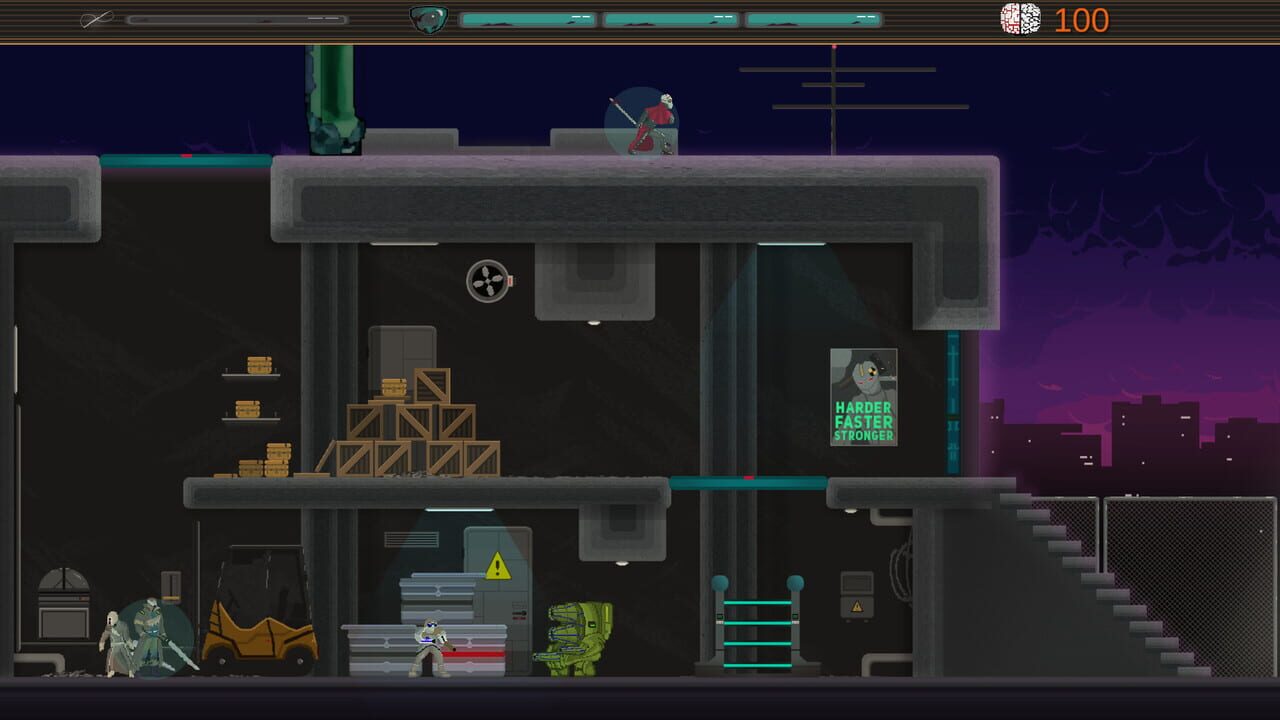The height and width of the screenshot is (720, 1280).
Task: Select the first teal weapon slot
Action: point(527,17)
